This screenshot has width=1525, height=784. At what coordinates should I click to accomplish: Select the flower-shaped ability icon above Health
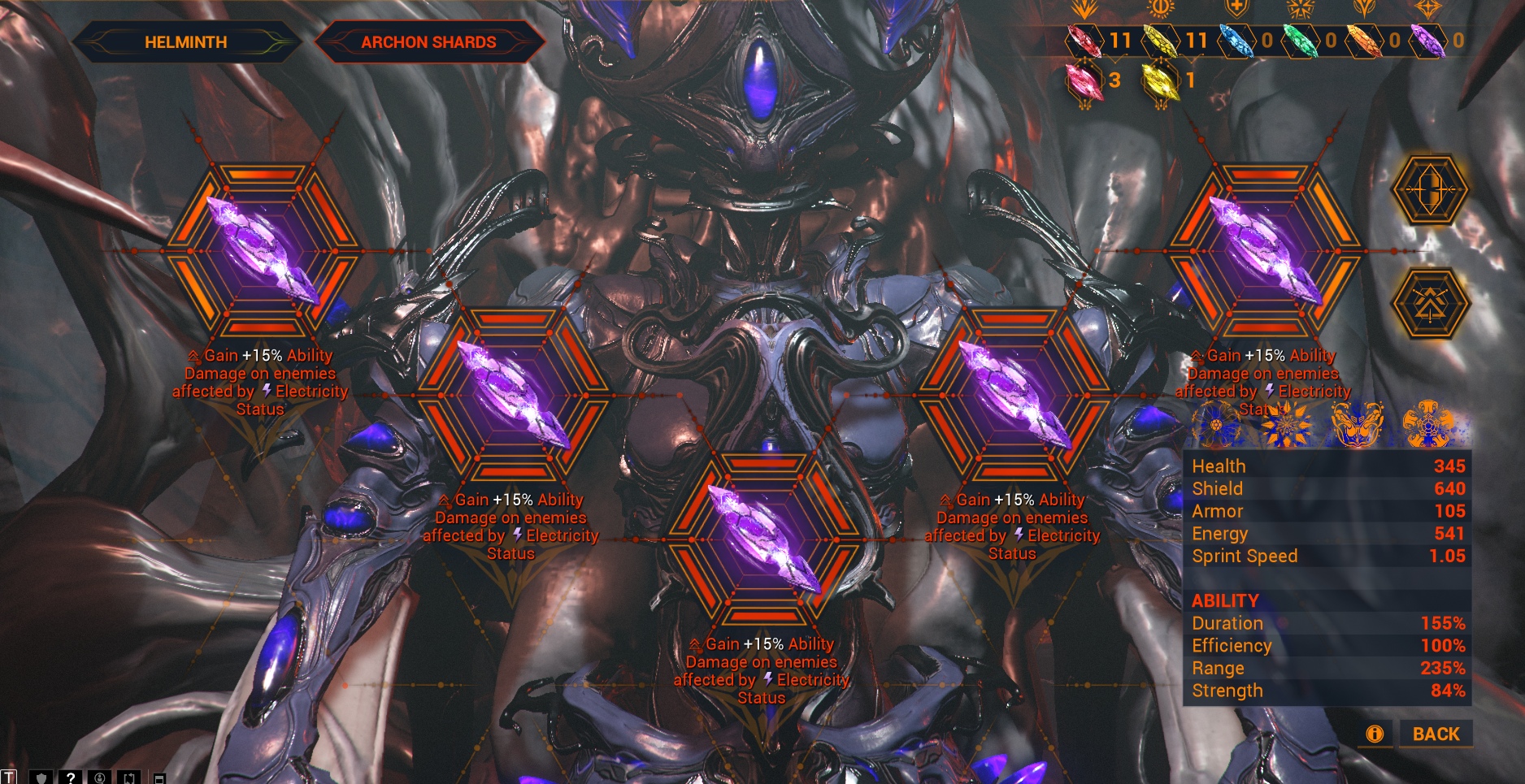tap(1217, 423)
